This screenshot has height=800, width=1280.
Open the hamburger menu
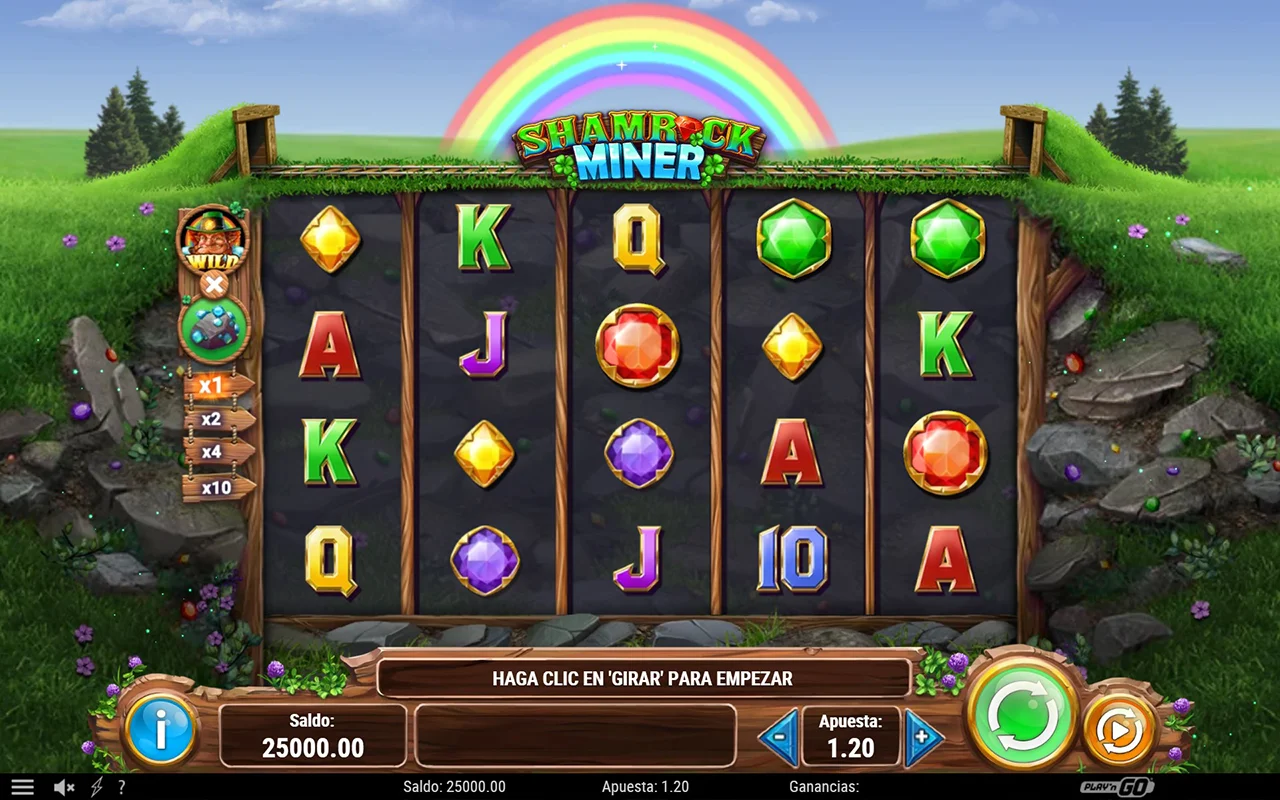pyautogui.click(x=22, y=787)
